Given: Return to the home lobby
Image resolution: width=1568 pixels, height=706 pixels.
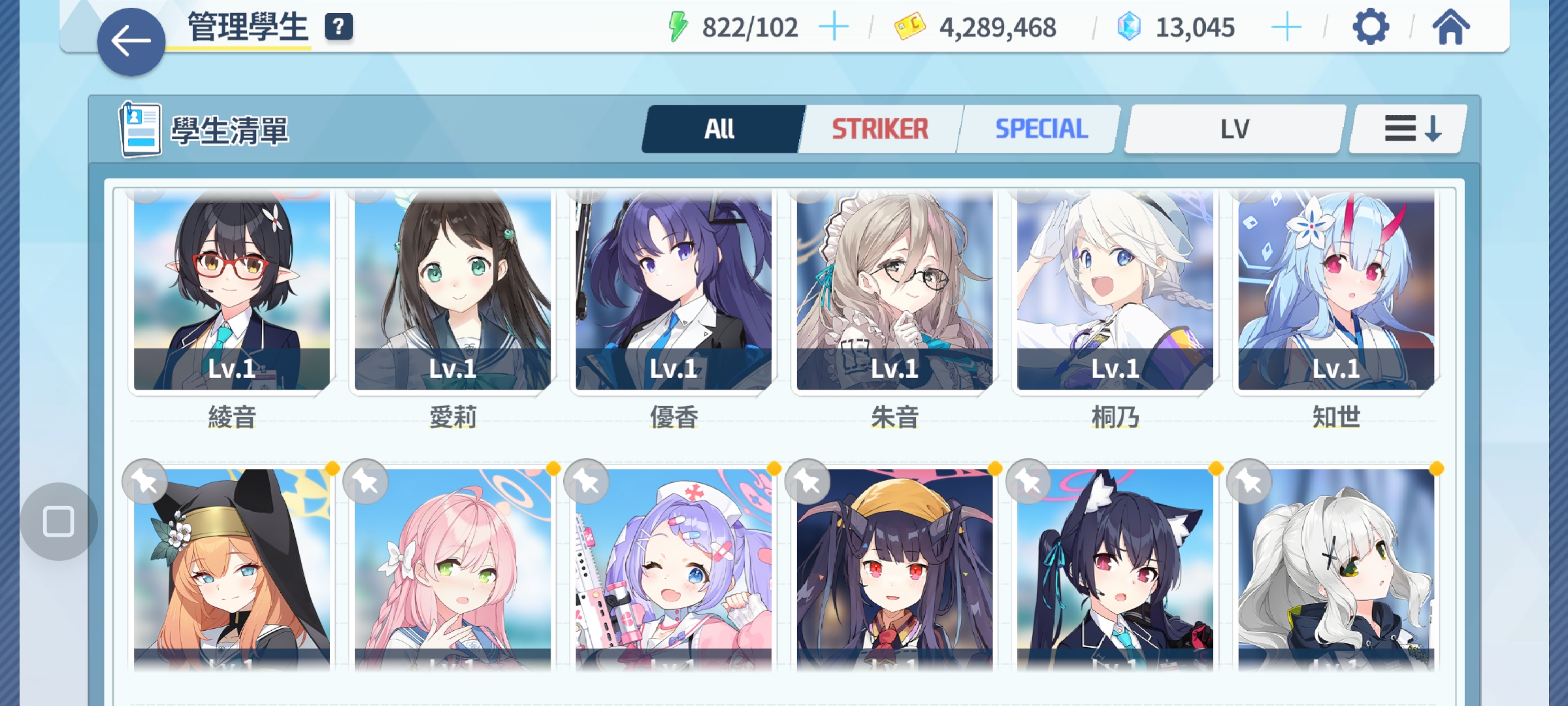Looking at the screenshot, I should tap(1450, 27).
